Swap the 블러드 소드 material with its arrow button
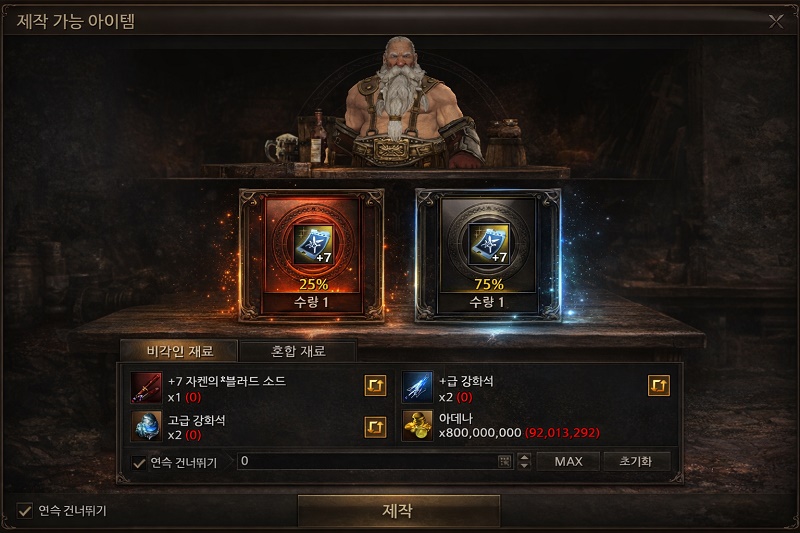This screenshot has width=800, height=533. point(375,386)
